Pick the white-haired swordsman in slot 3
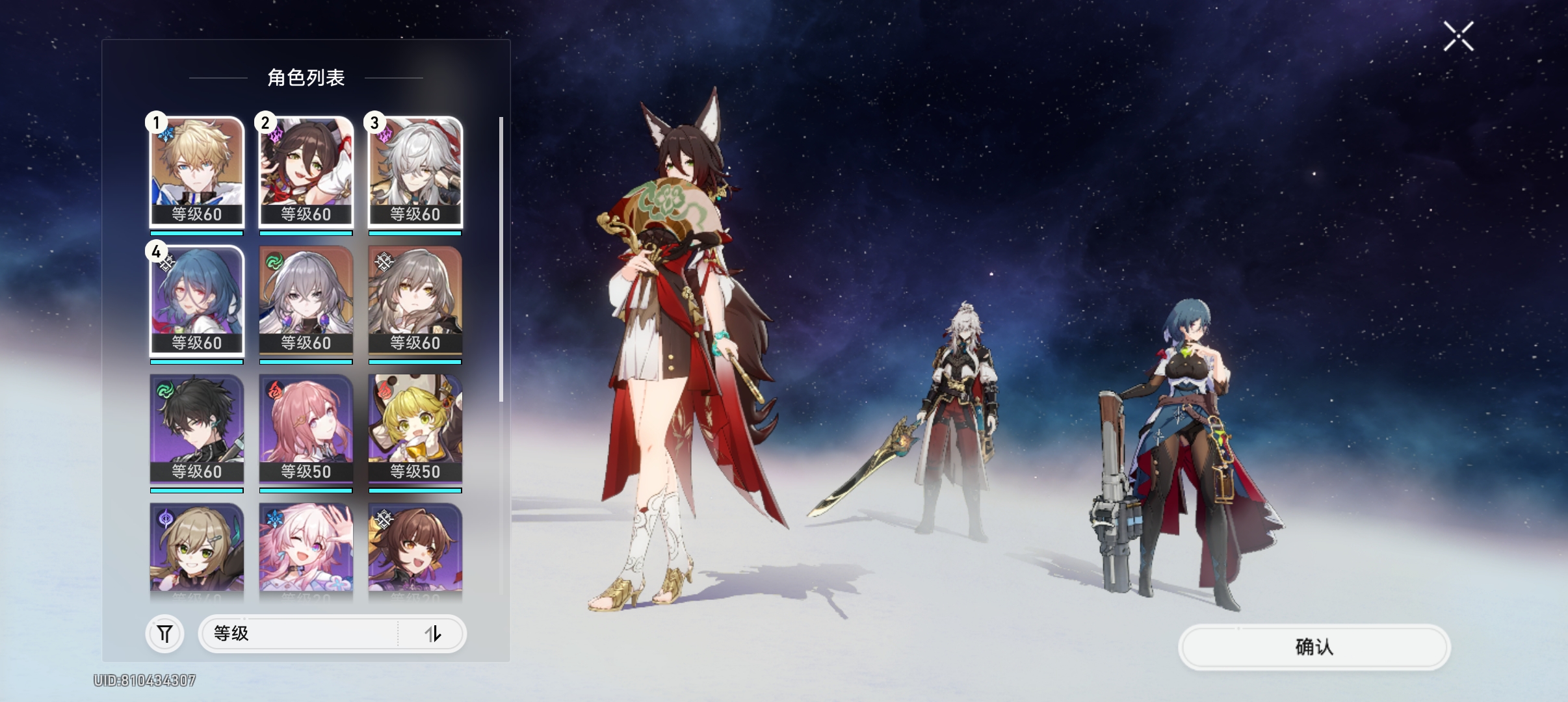 click(415, 171)
